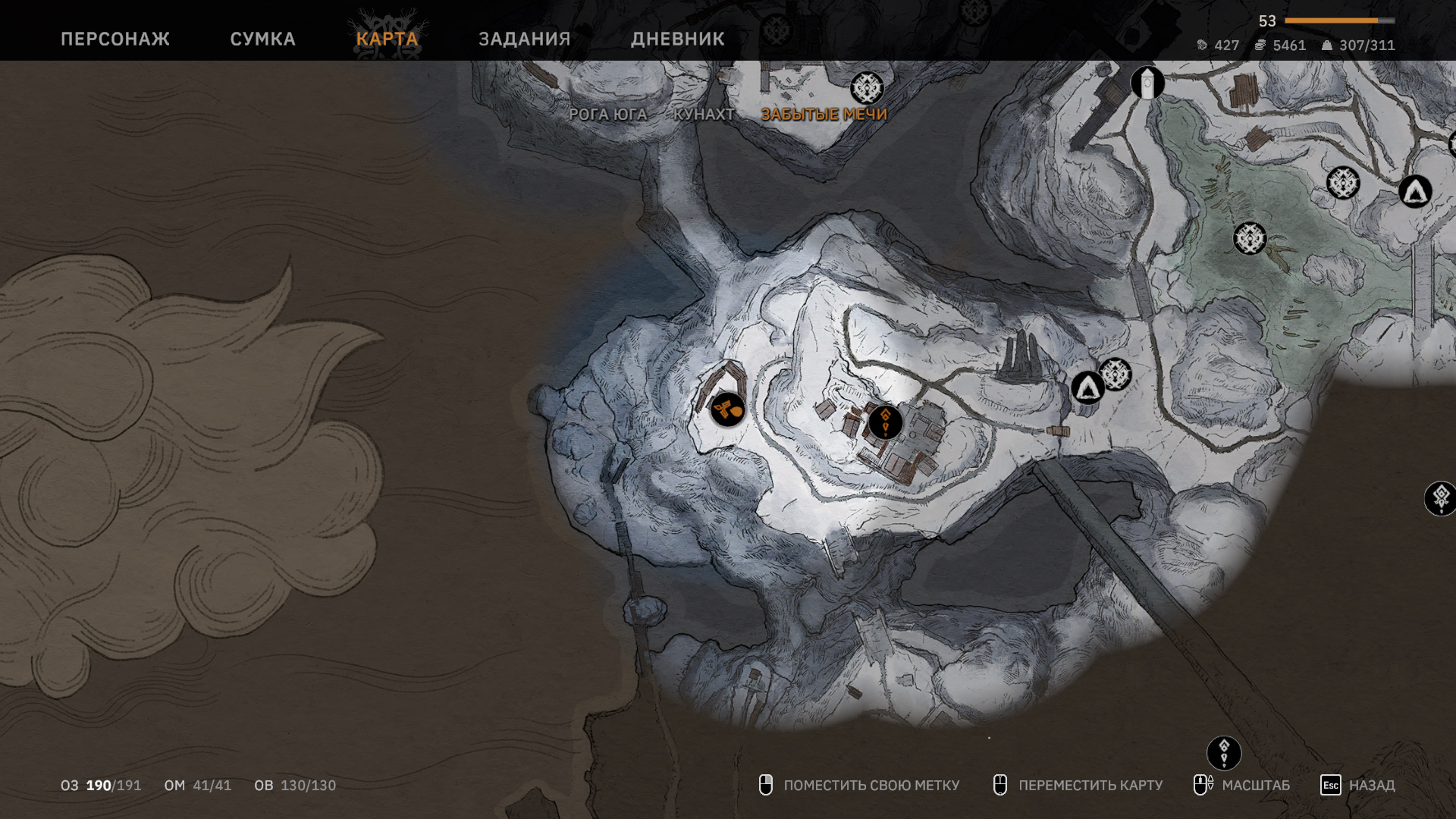Click the white tower map marker

[1147, 83]
